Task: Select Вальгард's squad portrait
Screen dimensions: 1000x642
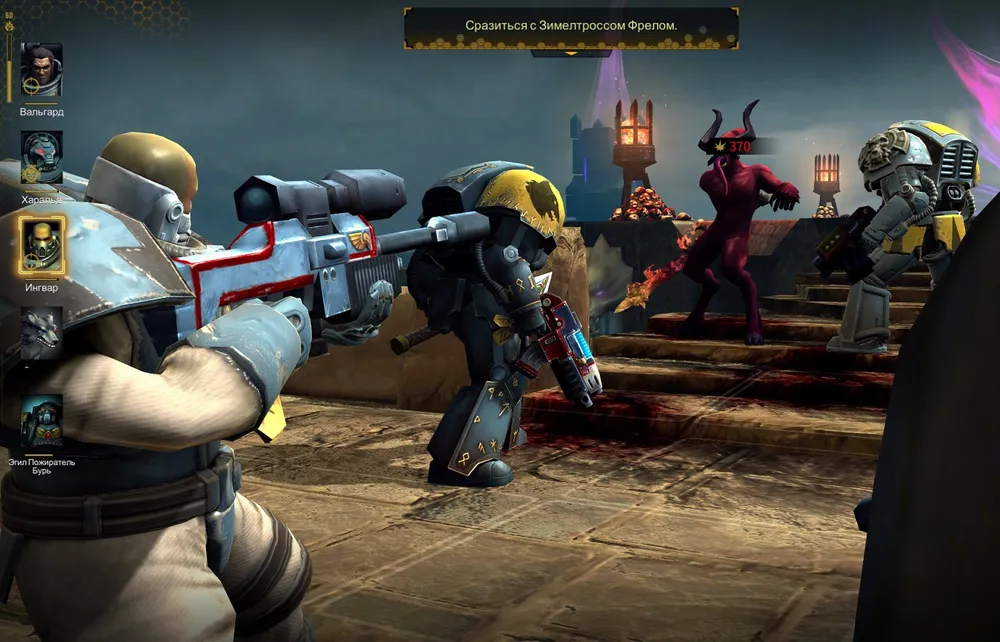Action: [42, 70]
